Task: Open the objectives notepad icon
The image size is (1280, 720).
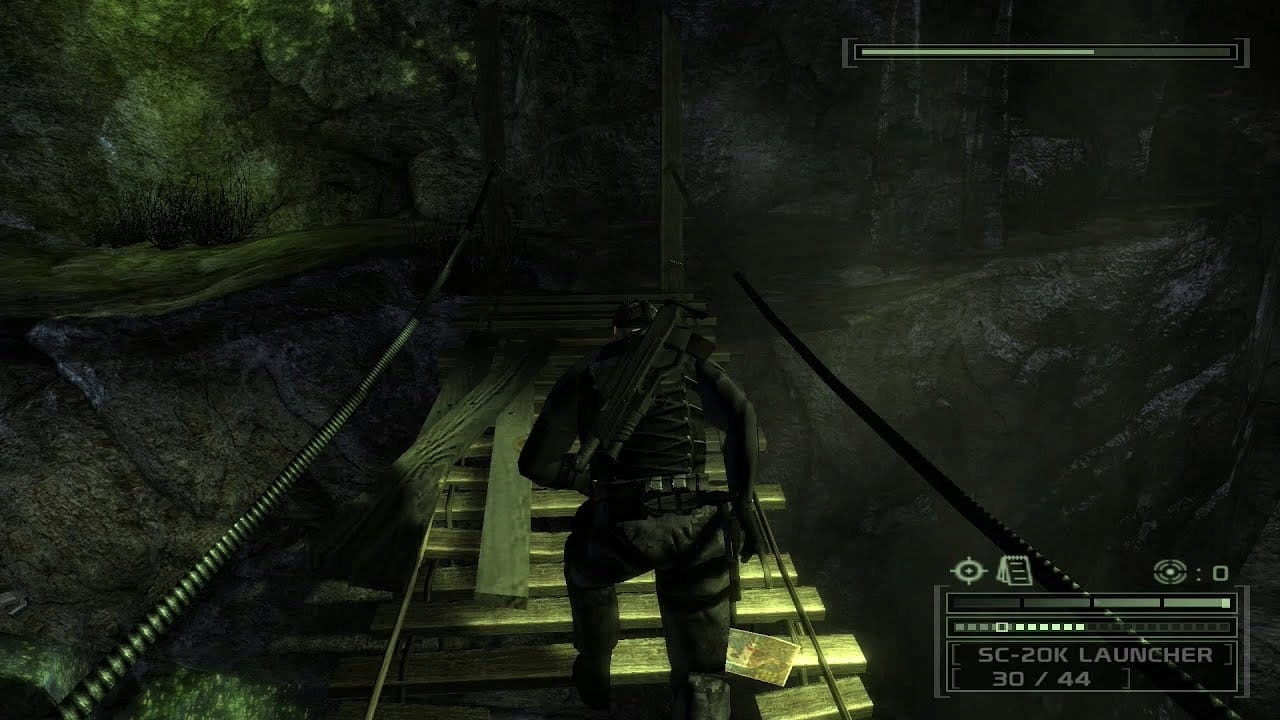Action: tap(1014, 571)
